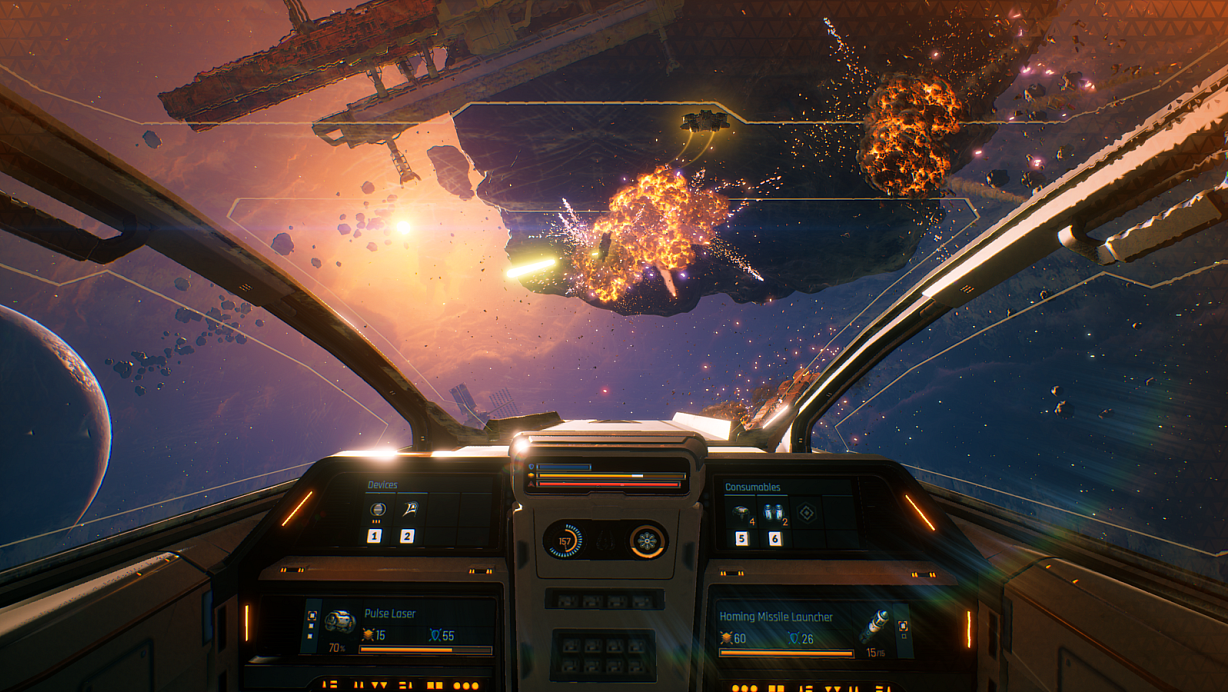The image size is (1228, 692).
Task: Use the twin-canister consumable
Action: pos(772,513)
